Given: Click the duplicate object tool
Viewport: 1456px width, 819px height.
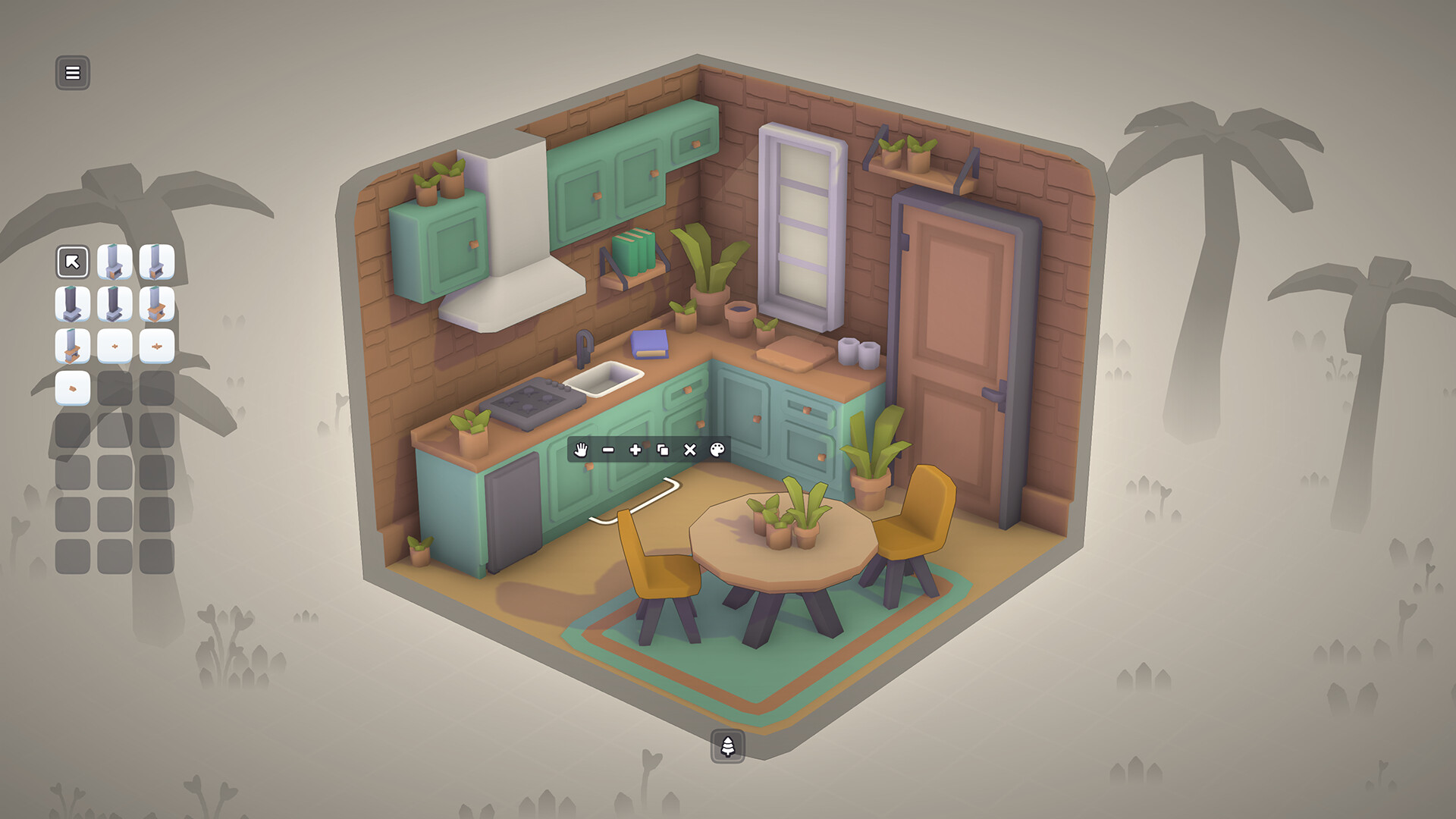Looking at the screenshot, I should [x=661, y=451].
